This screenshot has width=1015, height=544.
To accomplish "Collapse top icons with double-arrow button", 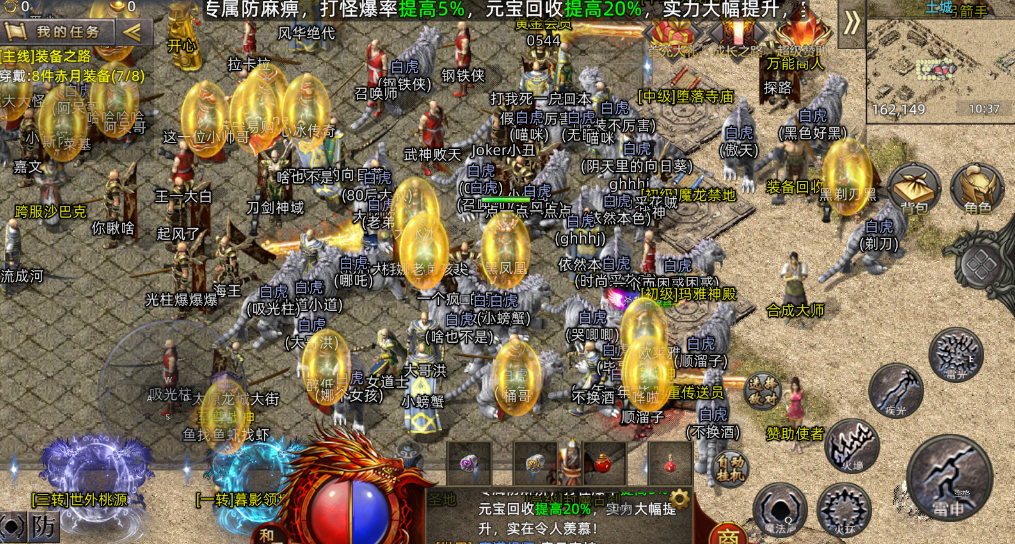I will tap(851, 22).
